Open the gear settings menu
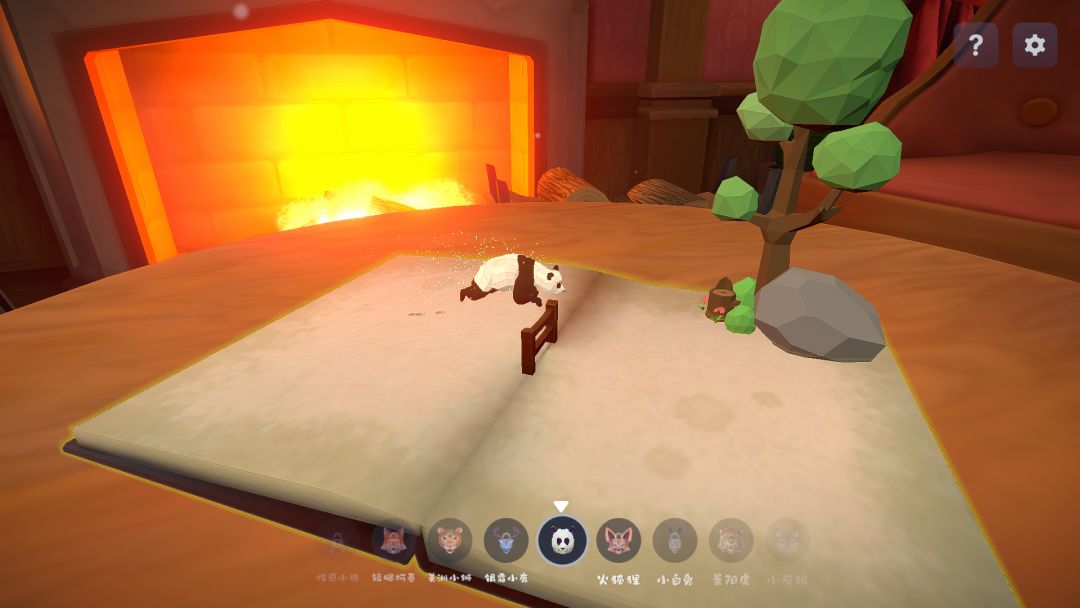1080x608 pixels. point(1035,45)
